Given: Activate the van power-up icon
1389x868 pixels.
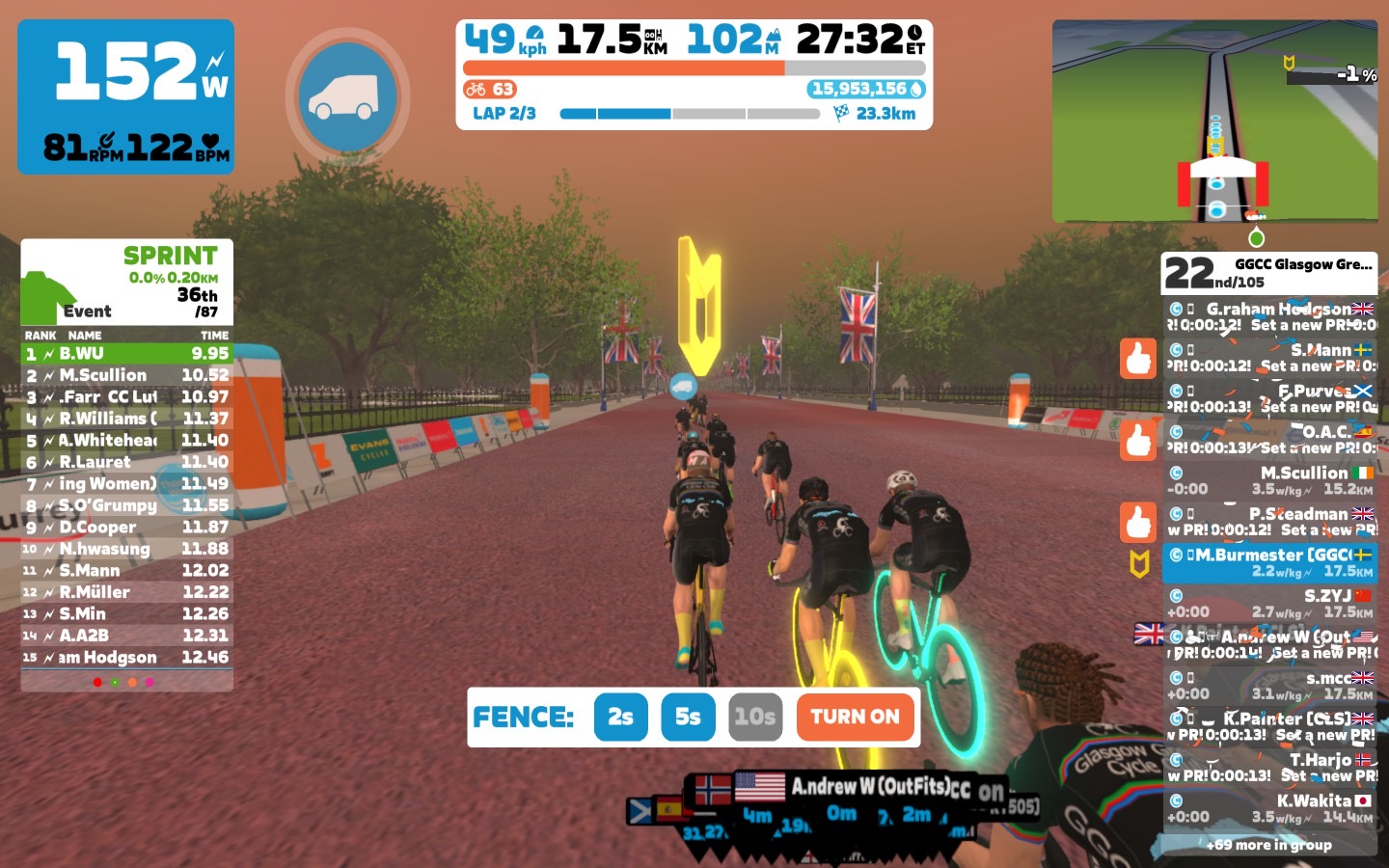Looking at the screenshot, I should click(347, 96).
